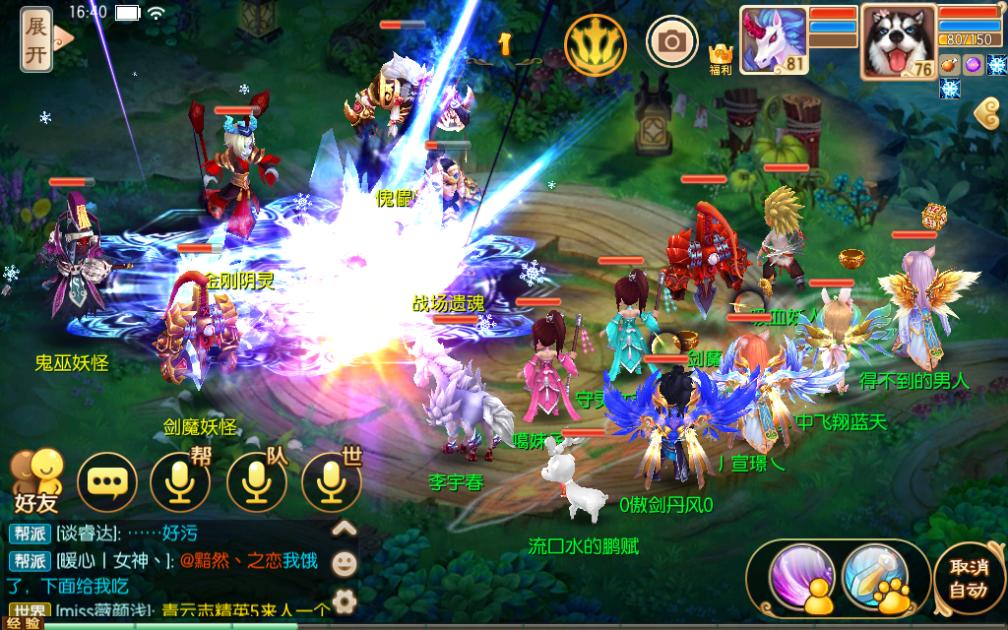Open the yellow chat bubble button
Image resolution: width=1008 pixels, height=630 pixels.
point(106,483)
